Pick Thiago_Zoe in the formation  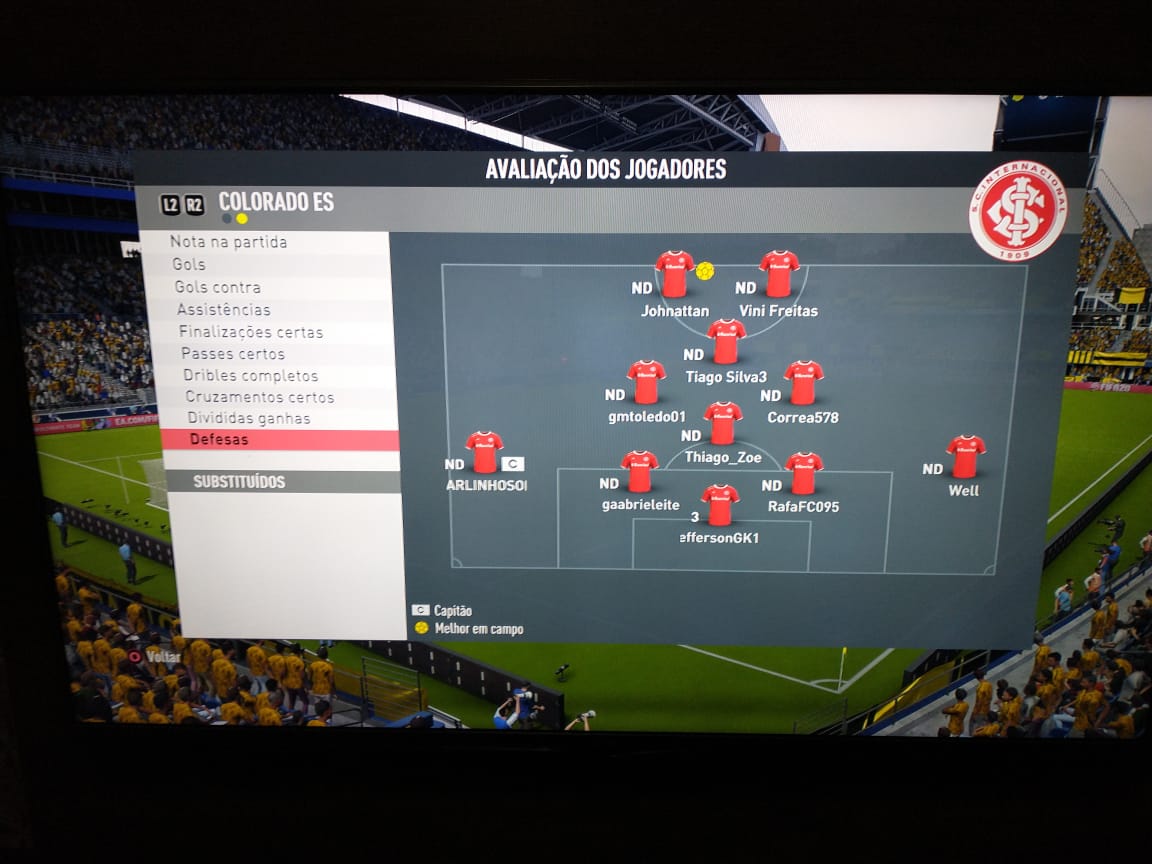[722, 423]
